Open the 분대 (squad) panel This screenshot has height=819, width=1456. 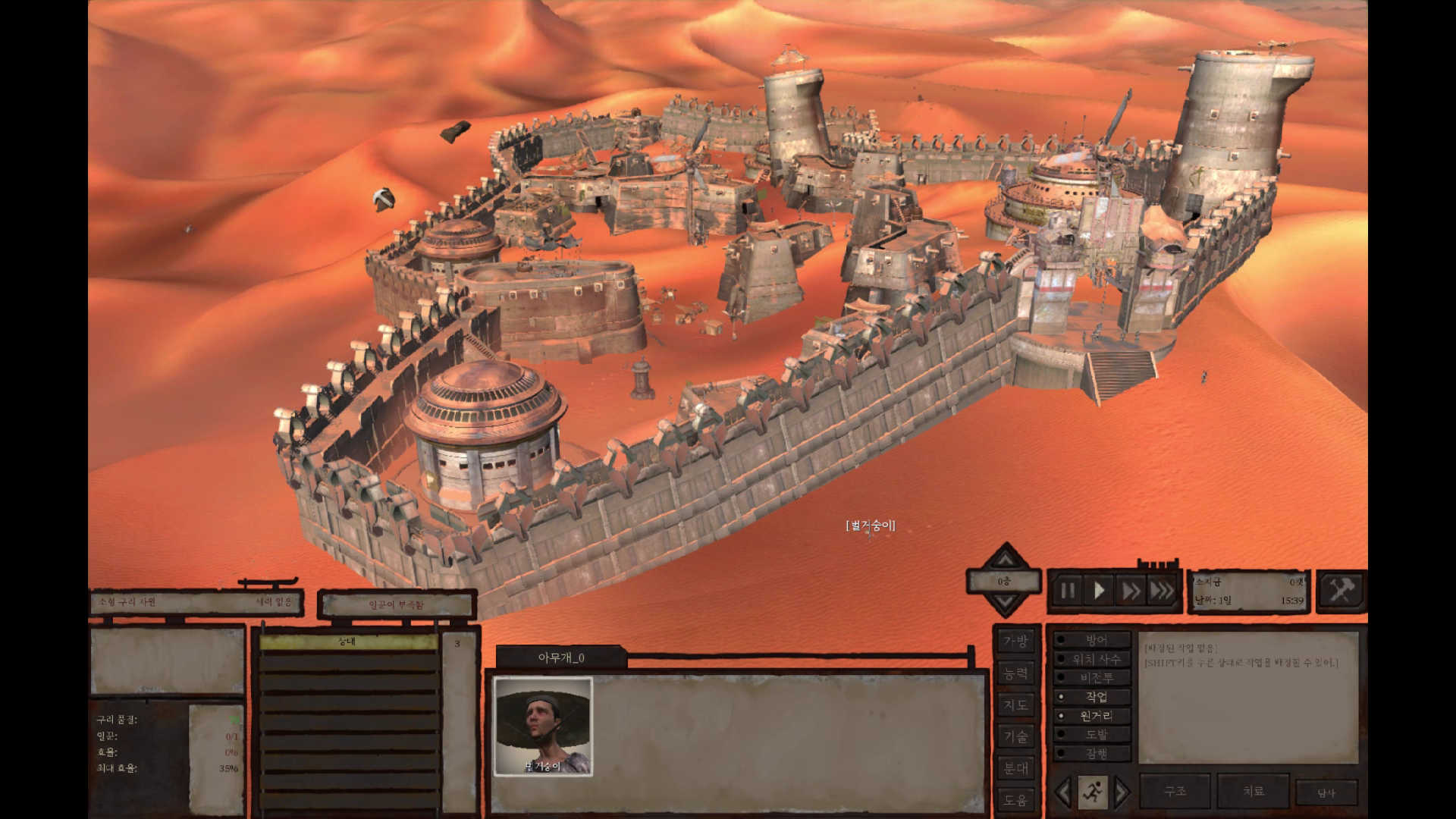click(1015, 768)
